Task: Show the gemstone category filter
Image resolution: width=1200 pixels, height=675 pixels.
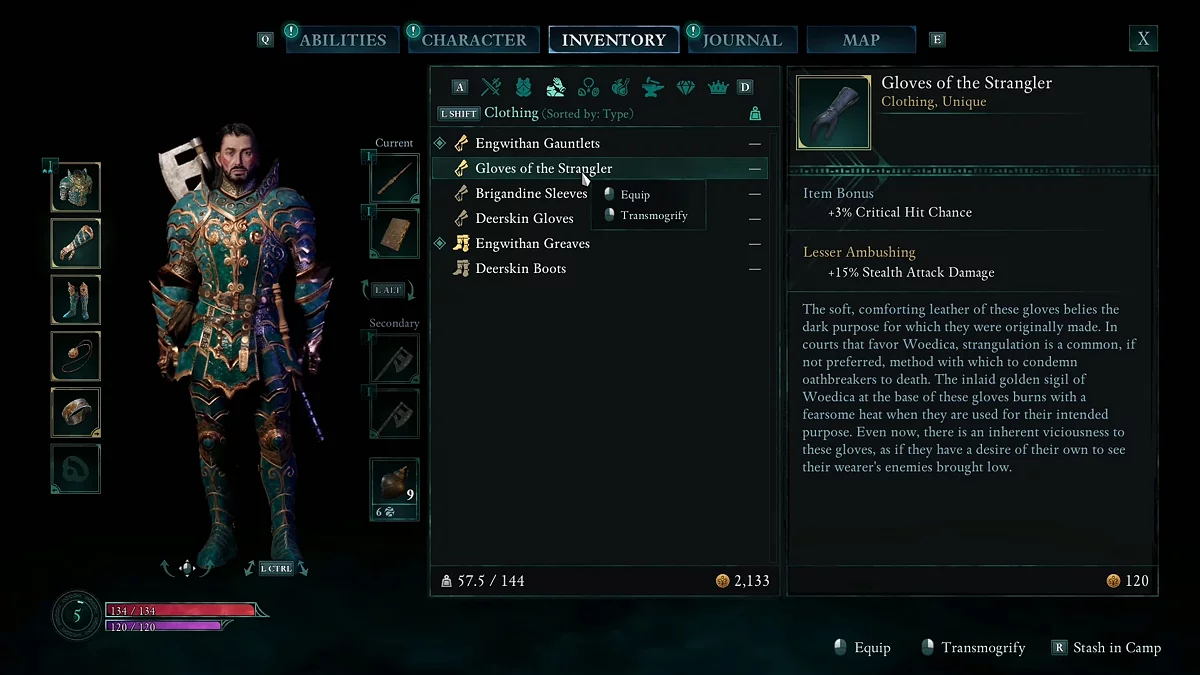Action: [x=685, y=87]
